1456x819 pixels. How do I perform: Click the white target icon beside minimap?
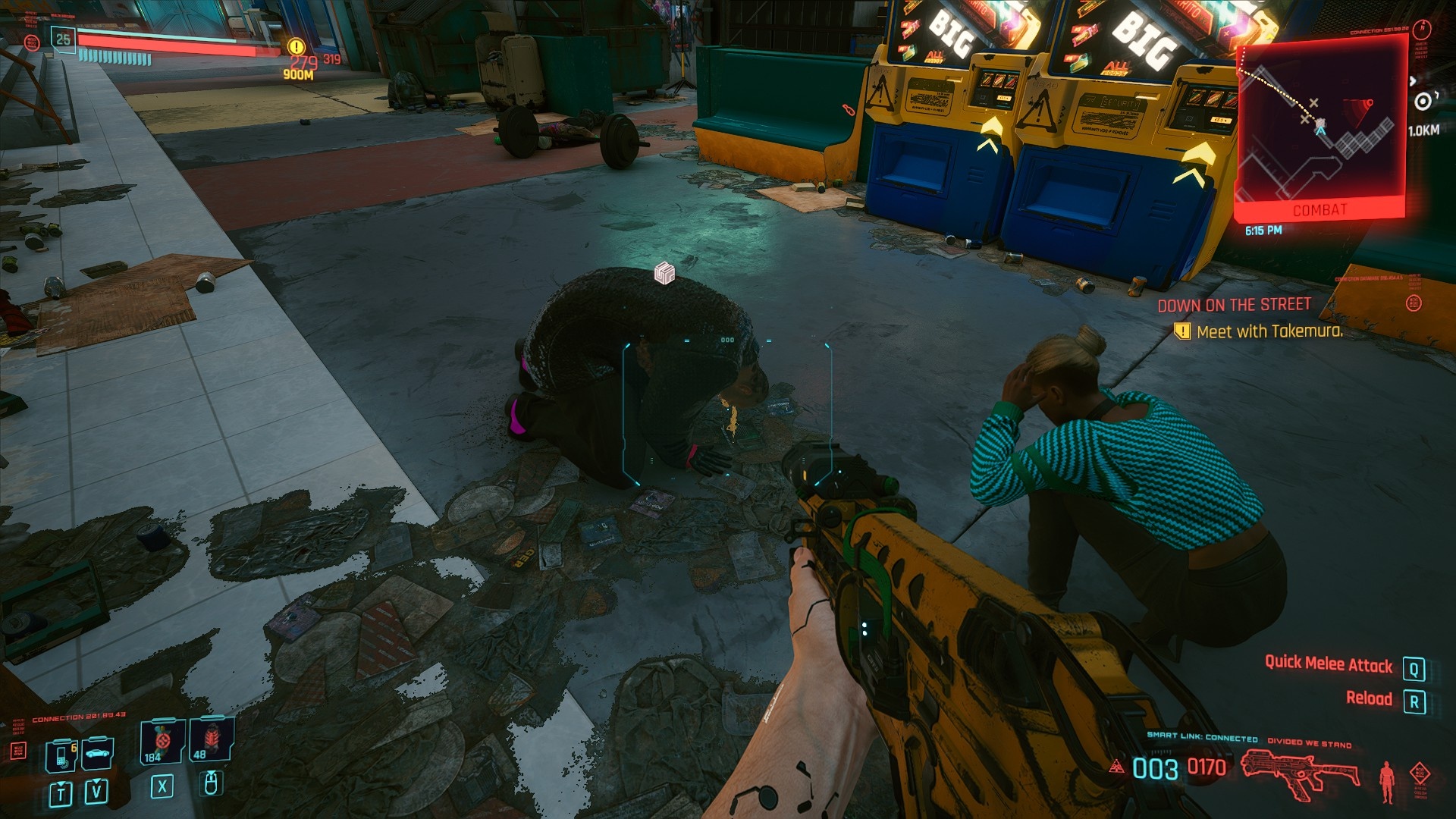(1423, 101)
